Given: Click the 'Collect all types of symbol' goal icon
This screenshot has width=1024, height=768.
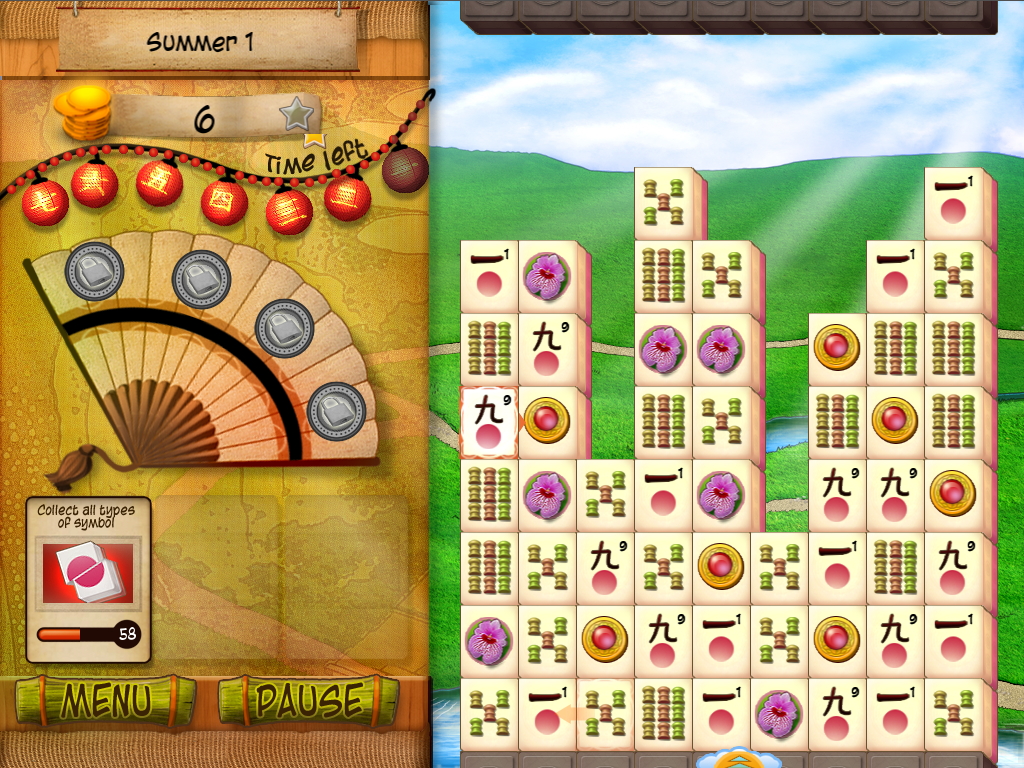Looking at the screenshot, I should [x=87, y=572].
